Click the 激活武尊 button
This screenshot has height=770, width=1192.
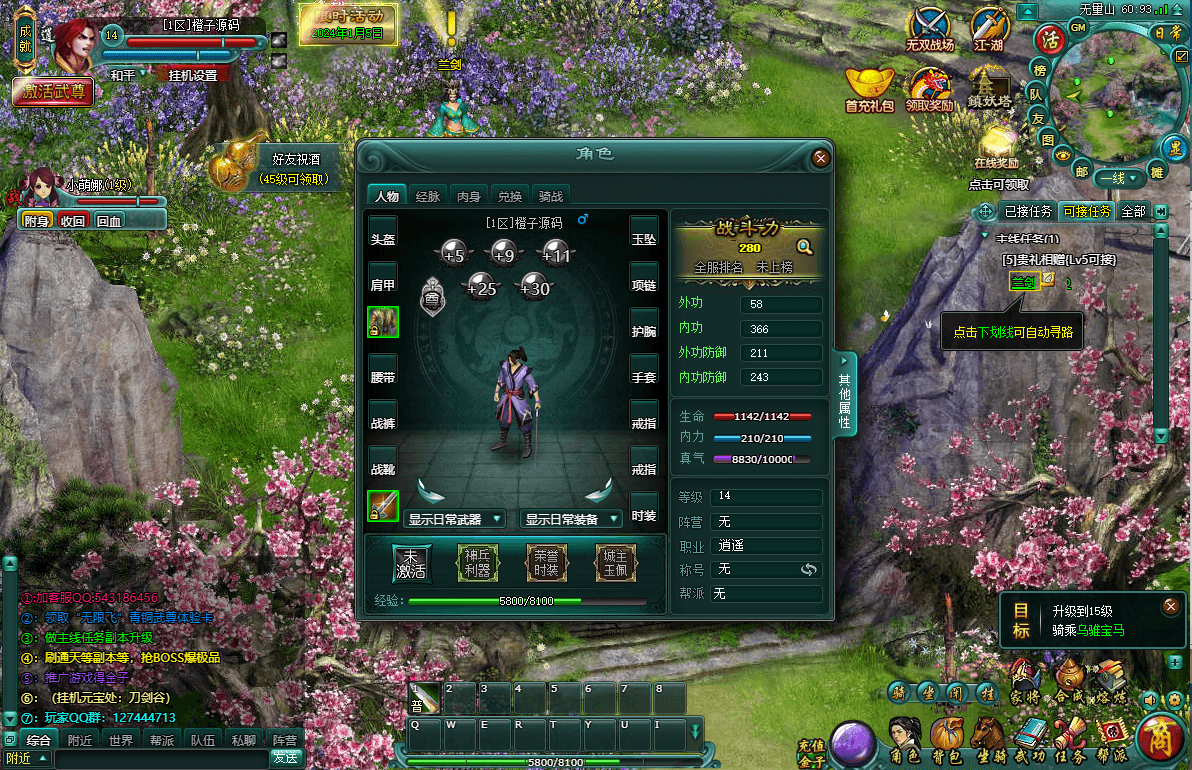(54, 92)
